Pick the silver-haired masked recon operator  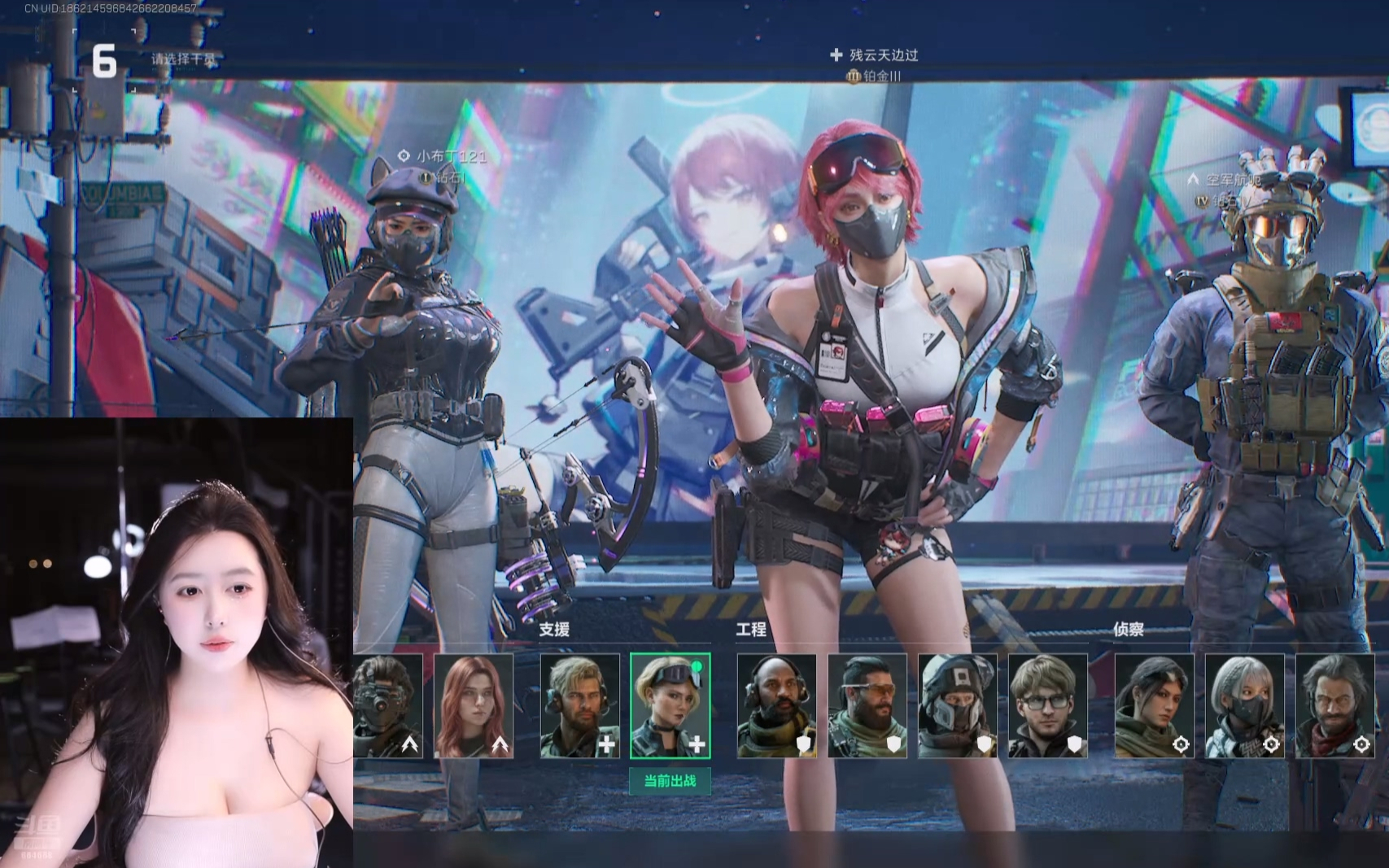point(1244,705)
